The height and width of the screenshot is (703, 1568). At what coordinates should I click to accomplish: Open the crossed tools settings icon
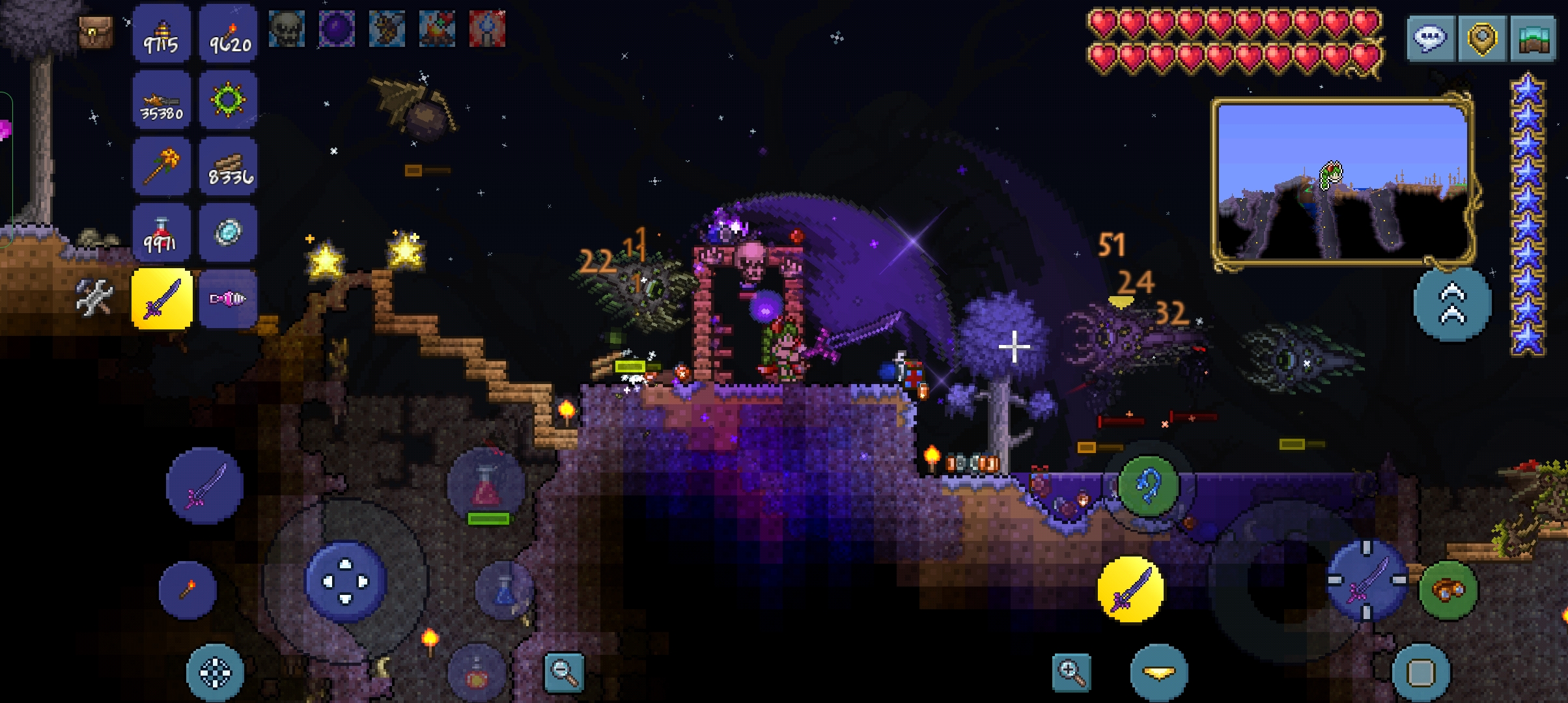[x=95, y=297]
